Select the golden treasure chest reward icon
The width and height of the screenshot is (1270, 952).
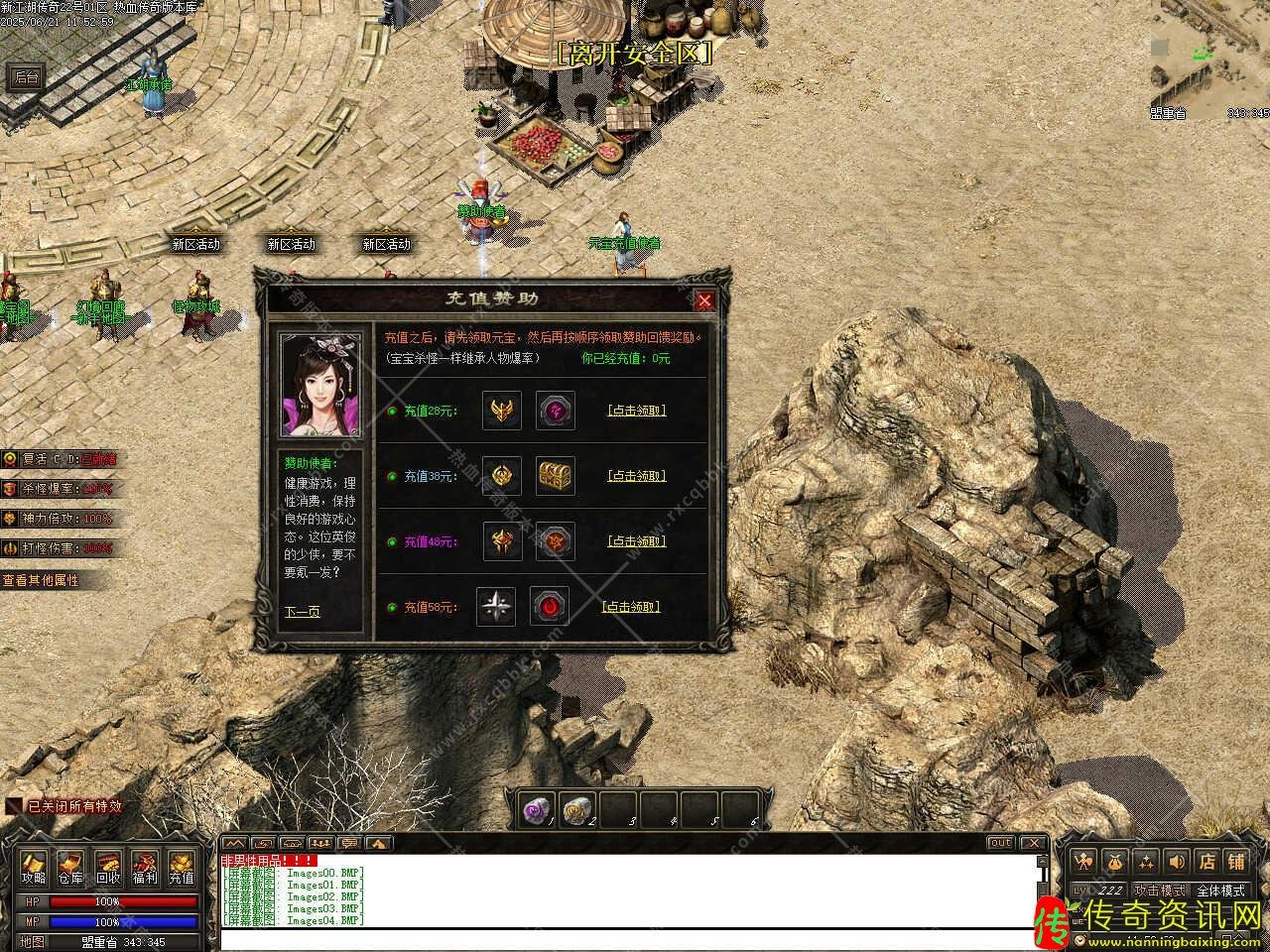[556, 476]
